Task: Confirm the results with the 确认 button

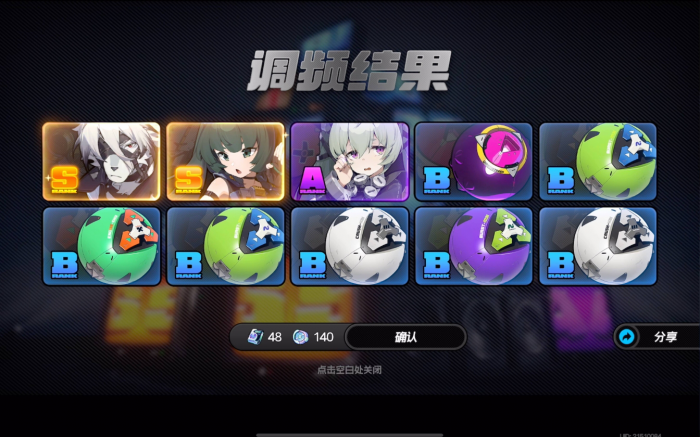Action: [x=405, y=337]
